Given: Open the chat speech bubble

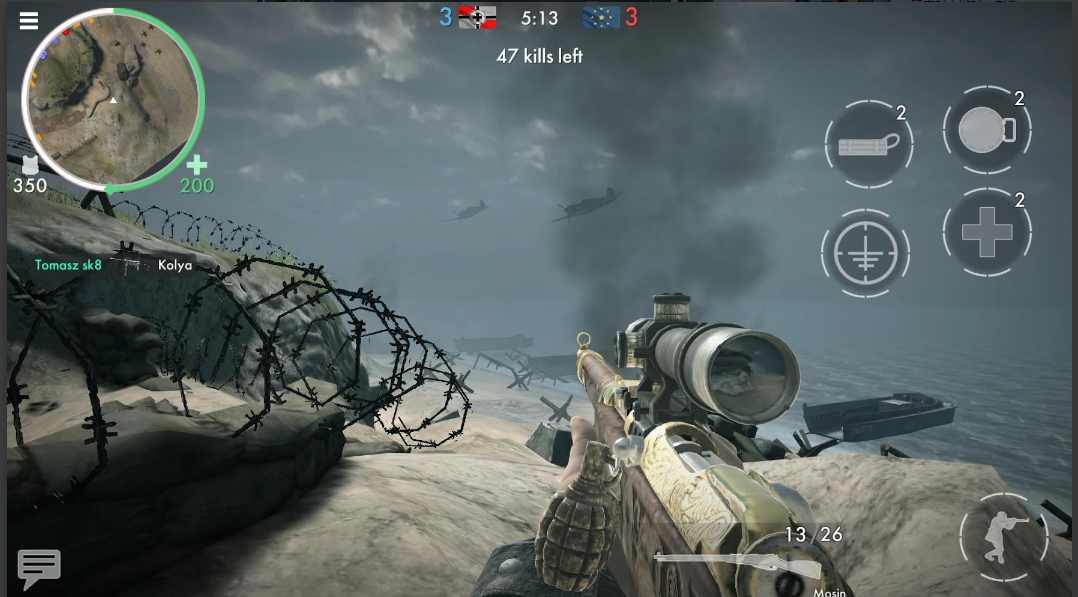Looking at the screenshot, I should click(39, 568).
